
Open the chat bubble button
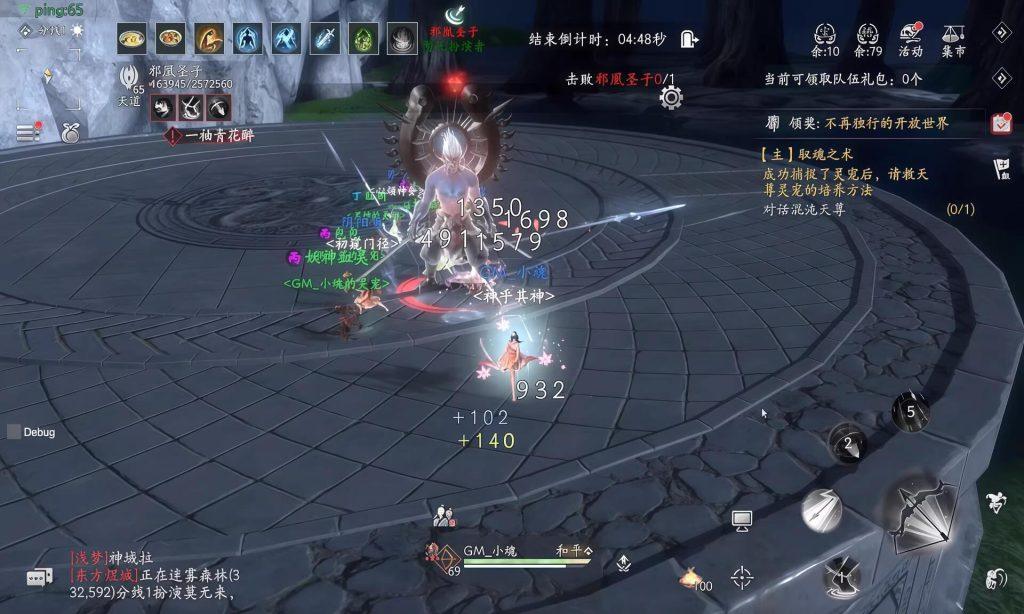[39, 577]
